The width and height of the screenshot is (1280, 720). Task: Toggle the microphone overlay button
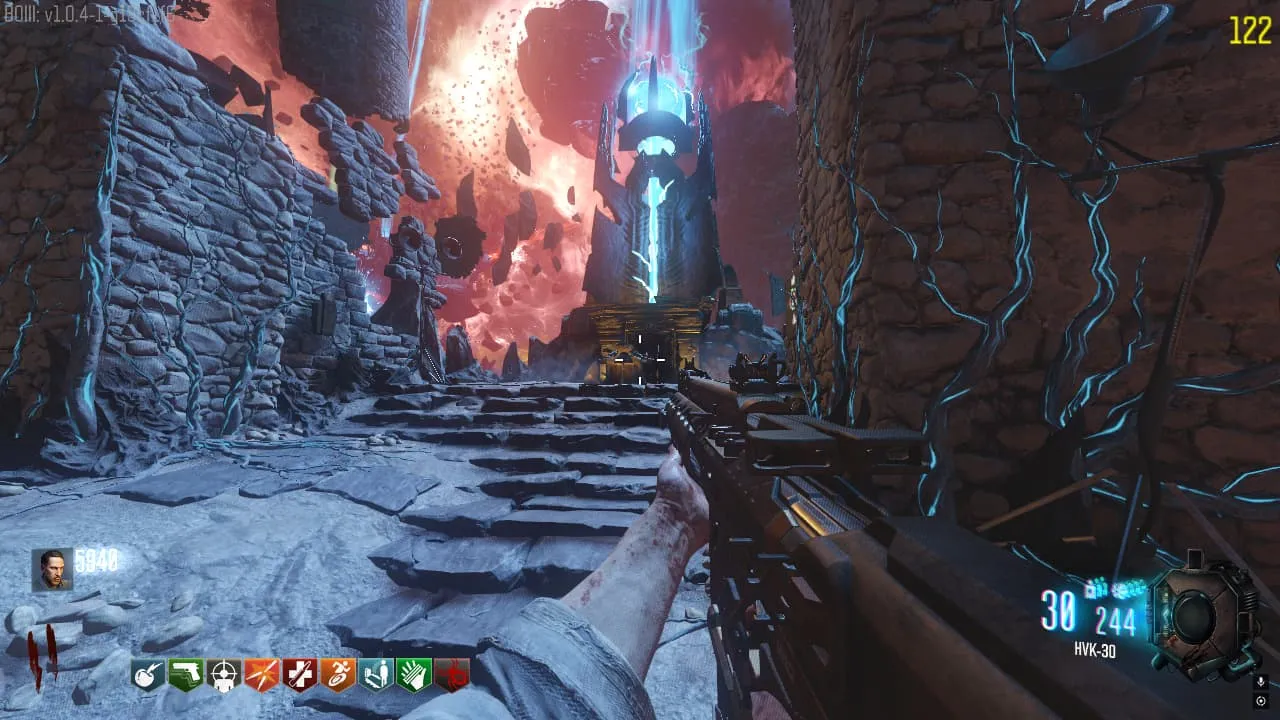(1261, 681)
